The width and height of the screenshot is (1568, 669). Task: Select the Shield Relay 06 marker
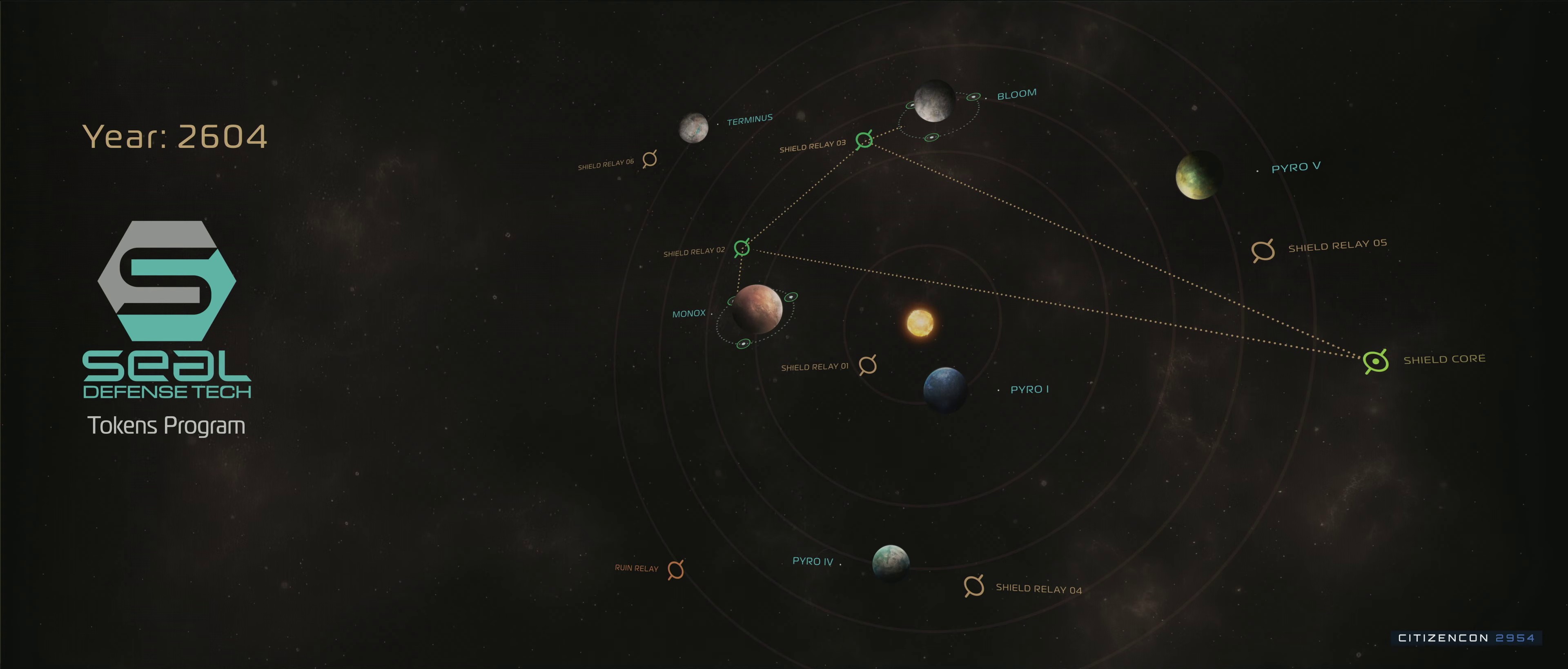[x=650, y=159]
